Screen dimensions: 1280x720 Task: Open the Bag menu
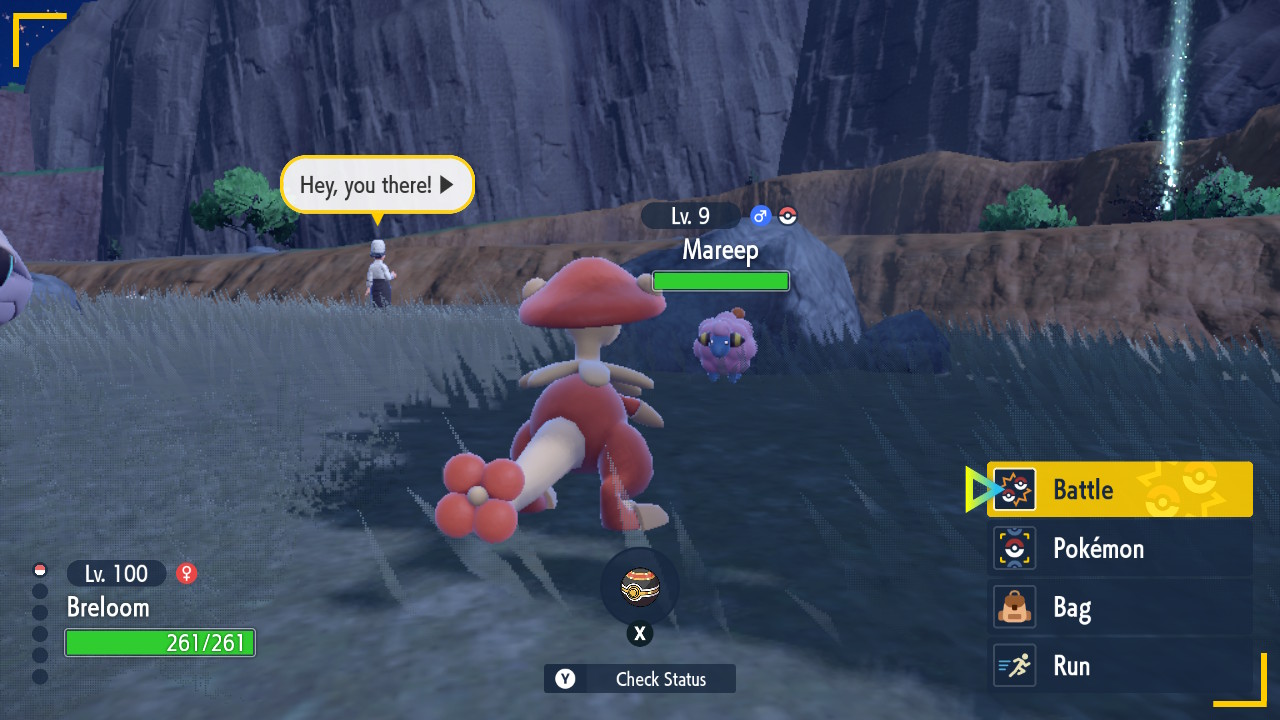[1119, 607]
